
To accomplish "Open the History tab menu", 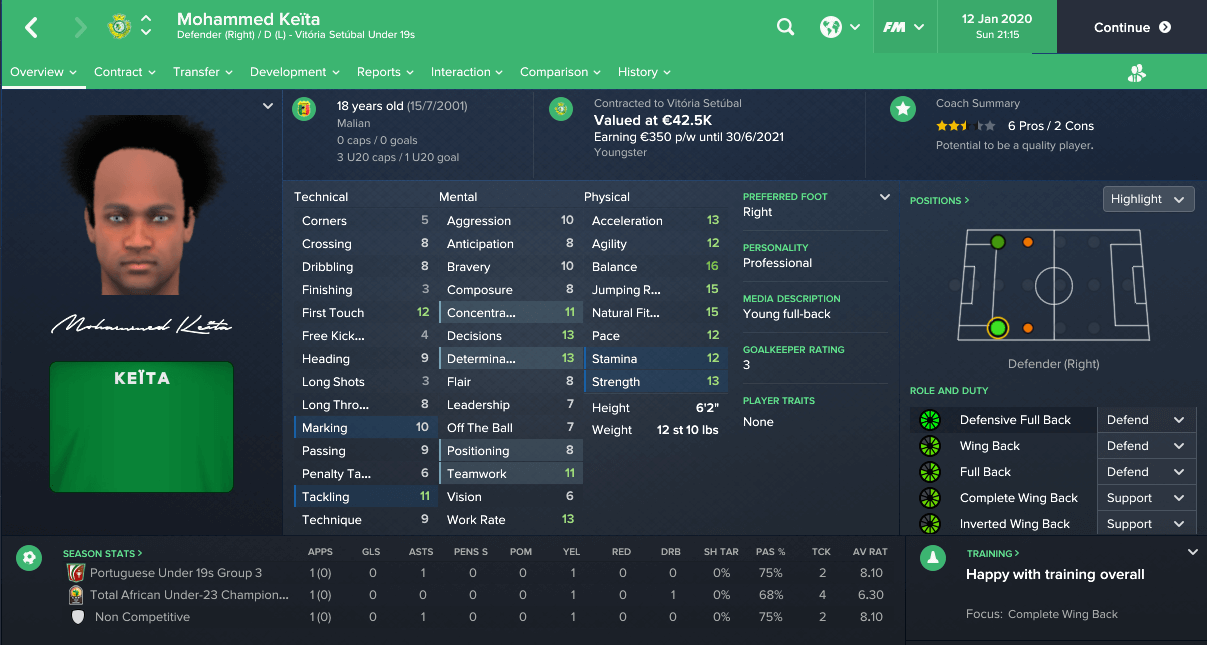I will [644, 72].
